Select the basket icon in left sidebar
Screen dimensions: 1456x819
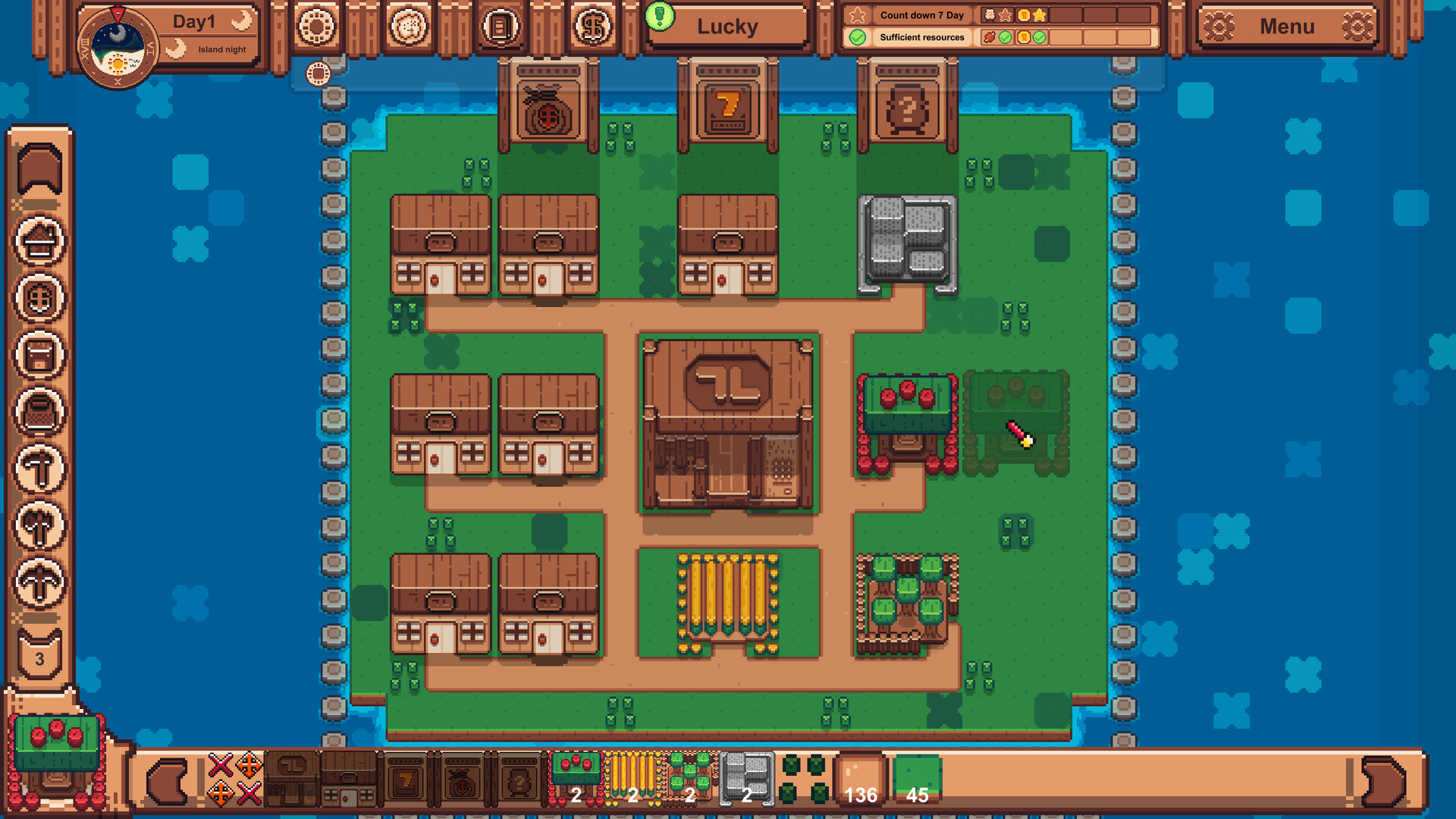[x=42, y=413]
